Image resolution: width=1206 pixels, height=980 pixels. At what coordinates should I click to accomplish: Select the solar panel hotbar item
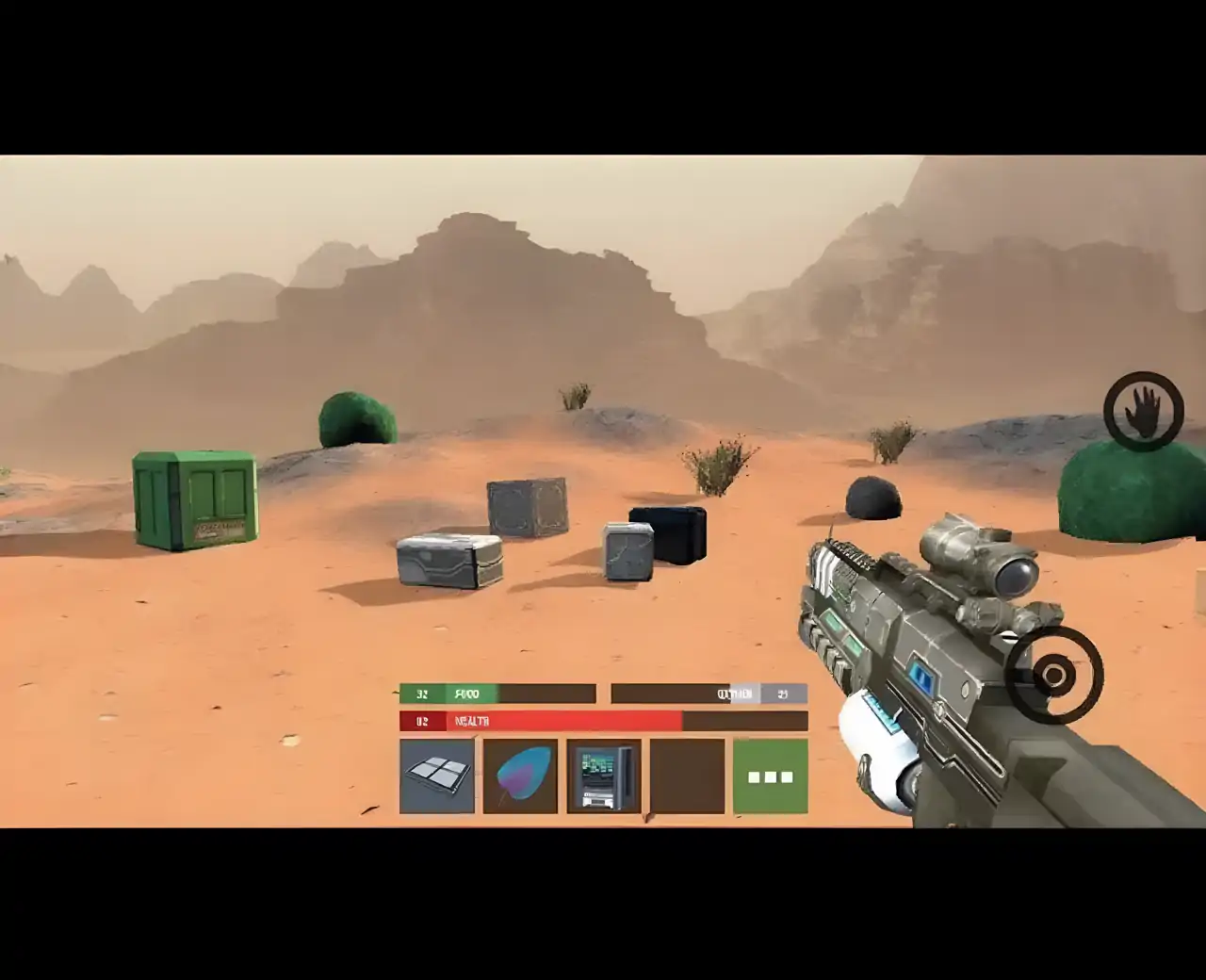click(437, 775)
